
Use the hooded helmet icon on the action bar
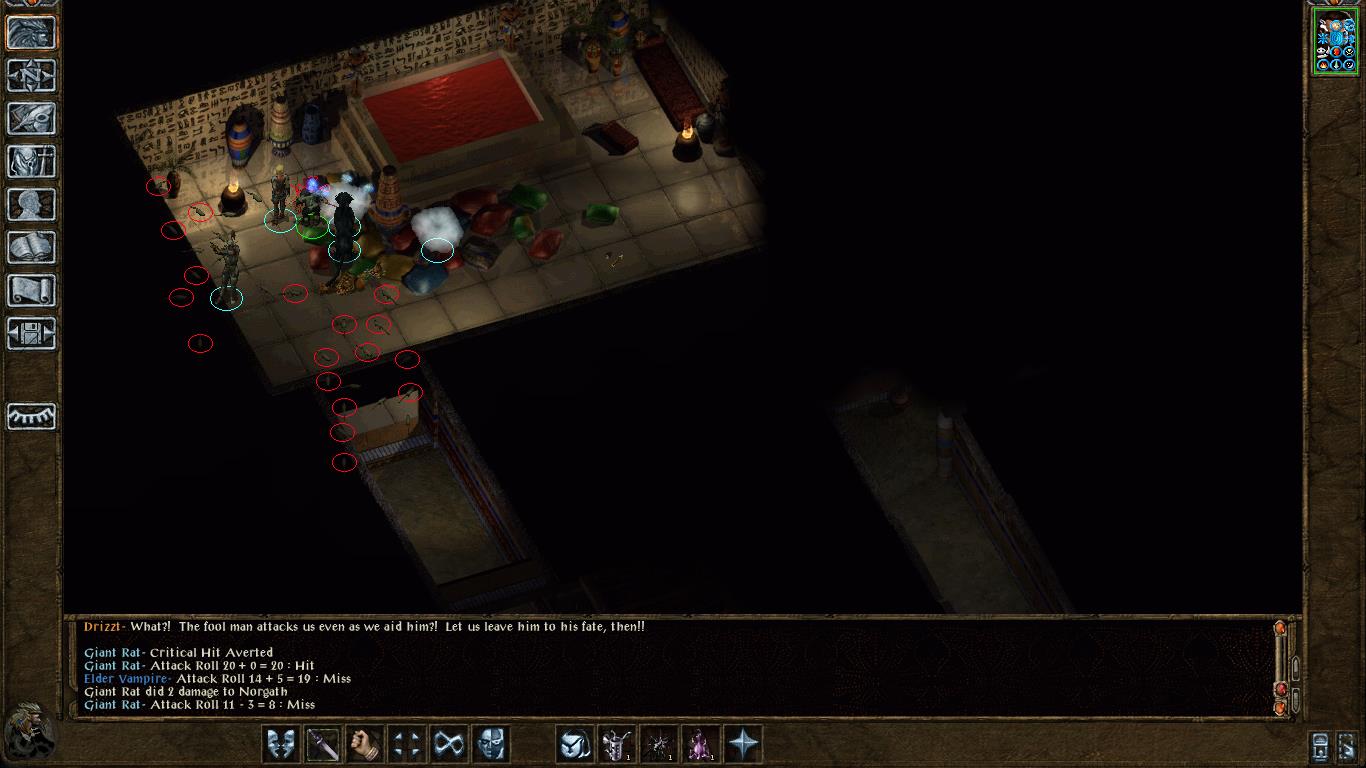coord(575,744)
